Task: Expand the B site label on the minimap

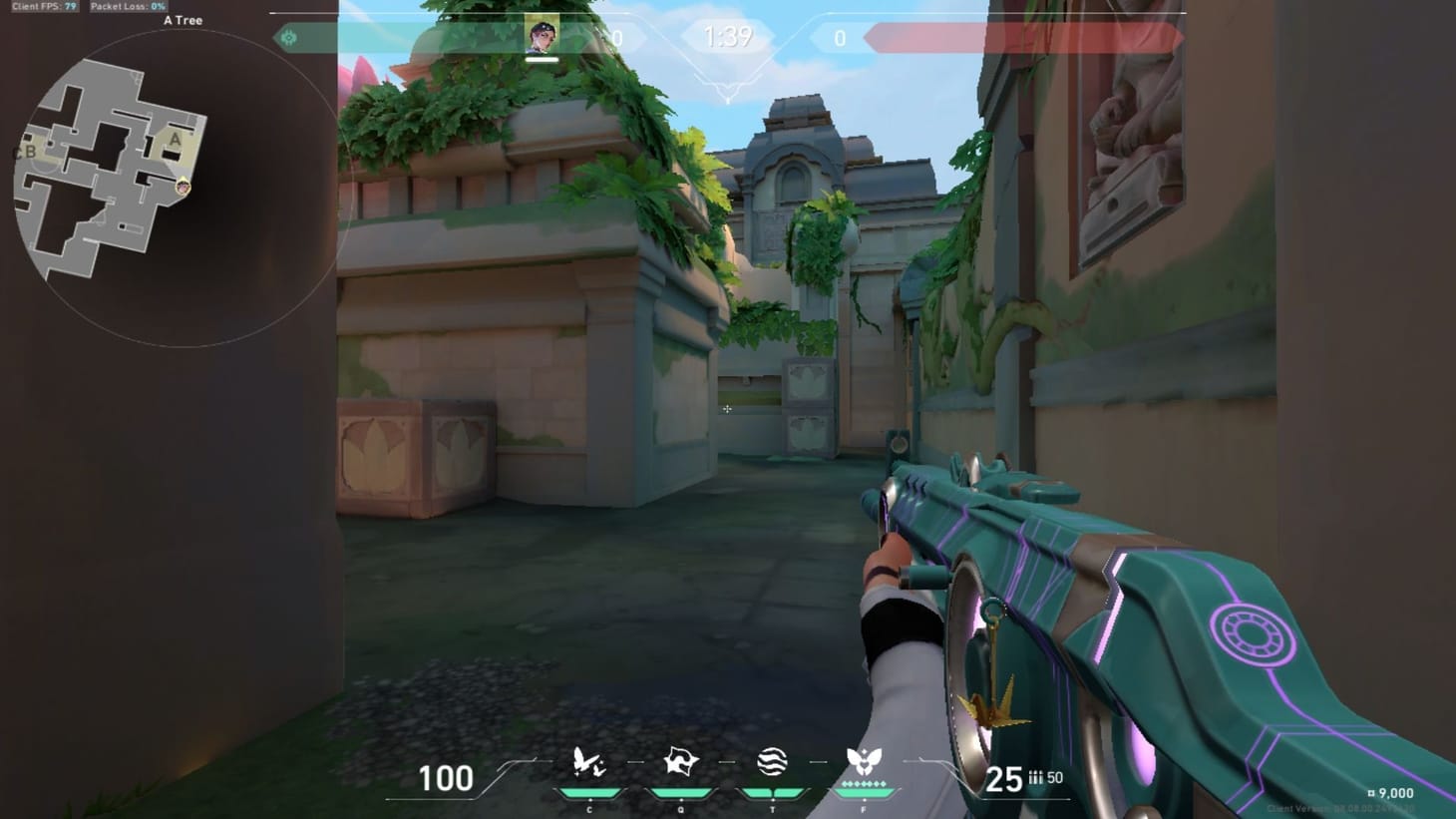Action: click(x=29, y=152)
